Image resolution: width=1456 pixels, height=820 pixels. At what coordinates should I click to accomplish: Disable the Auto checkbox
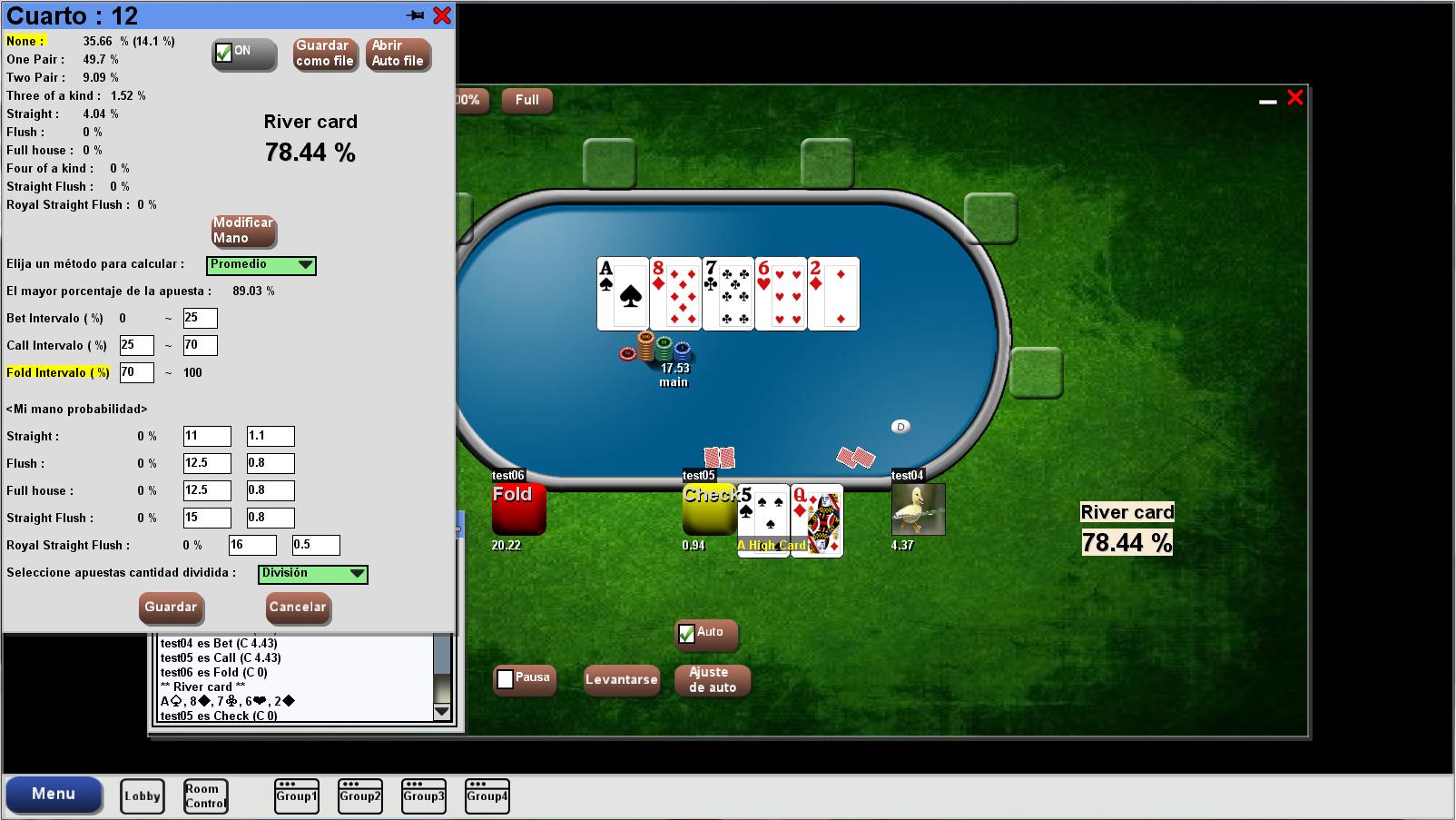point(687,631)
